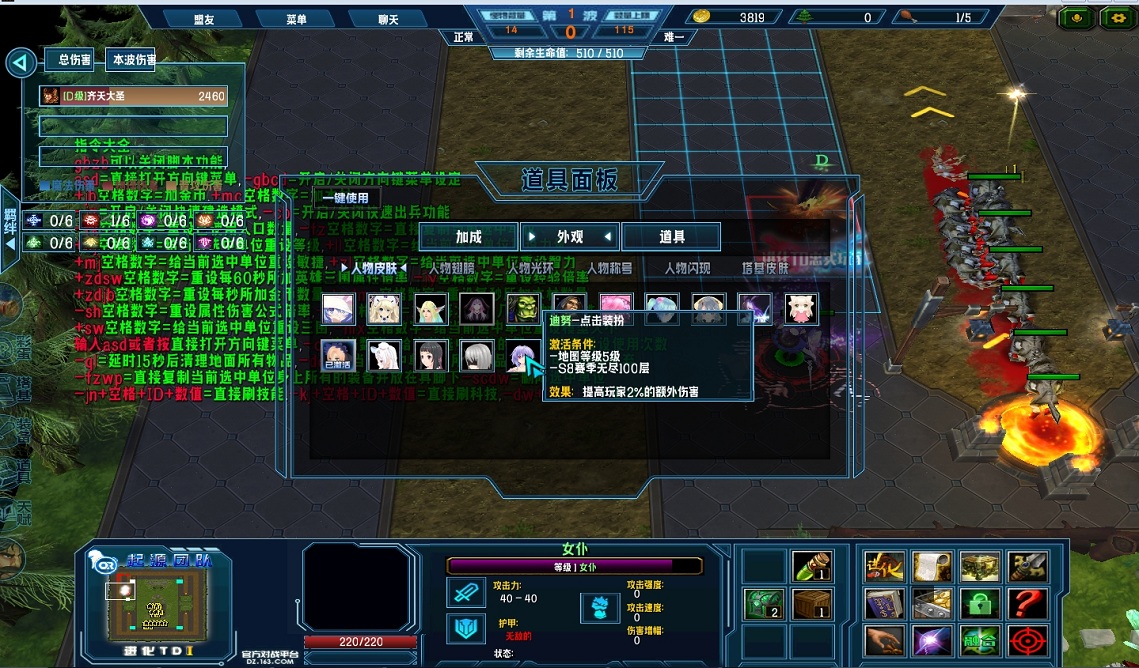Open the 聊天 (Chat) log
1139x668 pixels.
(x=386, y=19)
